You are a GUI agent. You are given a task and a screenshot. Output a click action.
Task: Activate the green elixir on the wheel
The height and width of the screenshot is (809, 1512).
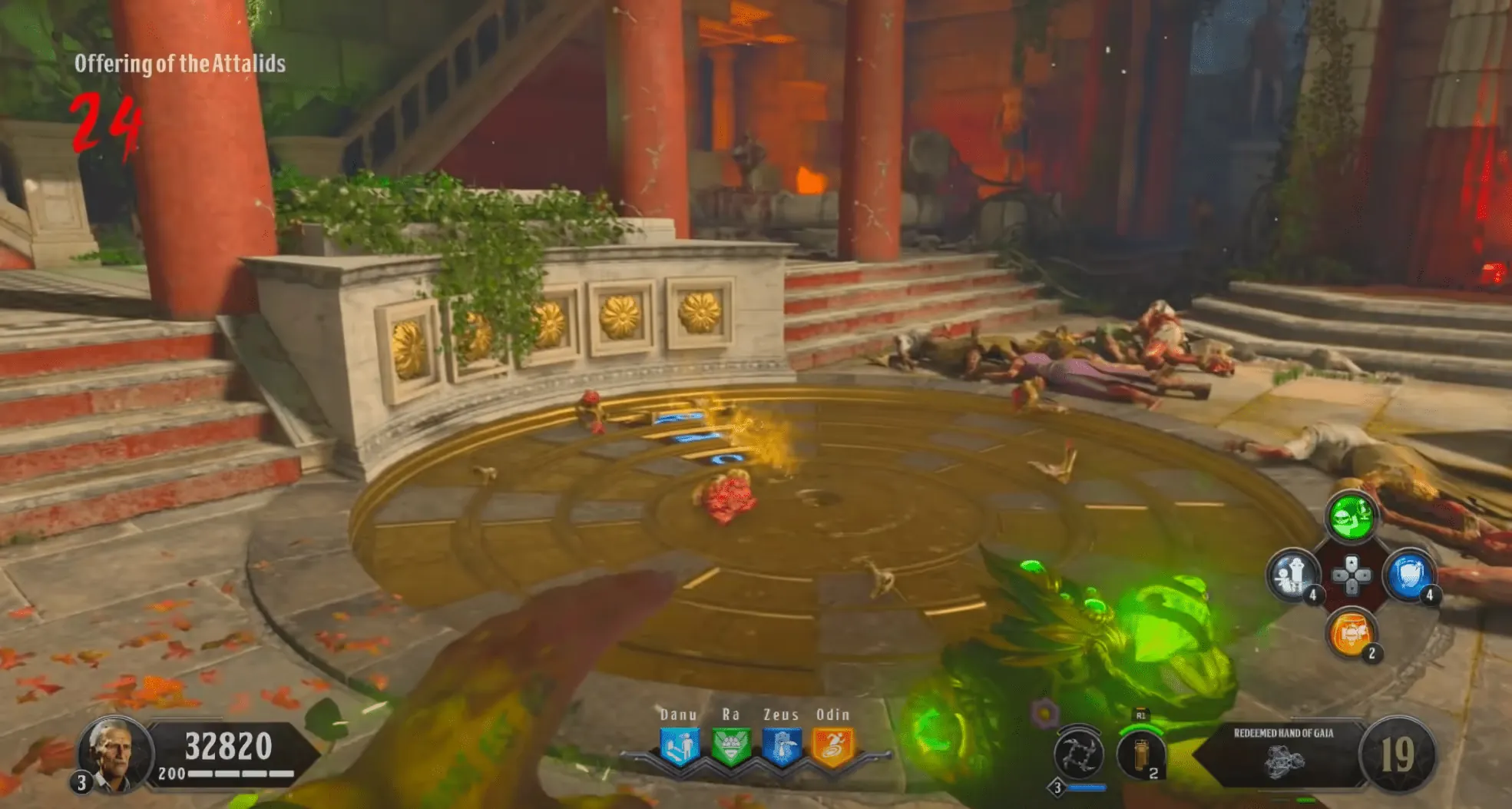click(x=1352, y=516)
